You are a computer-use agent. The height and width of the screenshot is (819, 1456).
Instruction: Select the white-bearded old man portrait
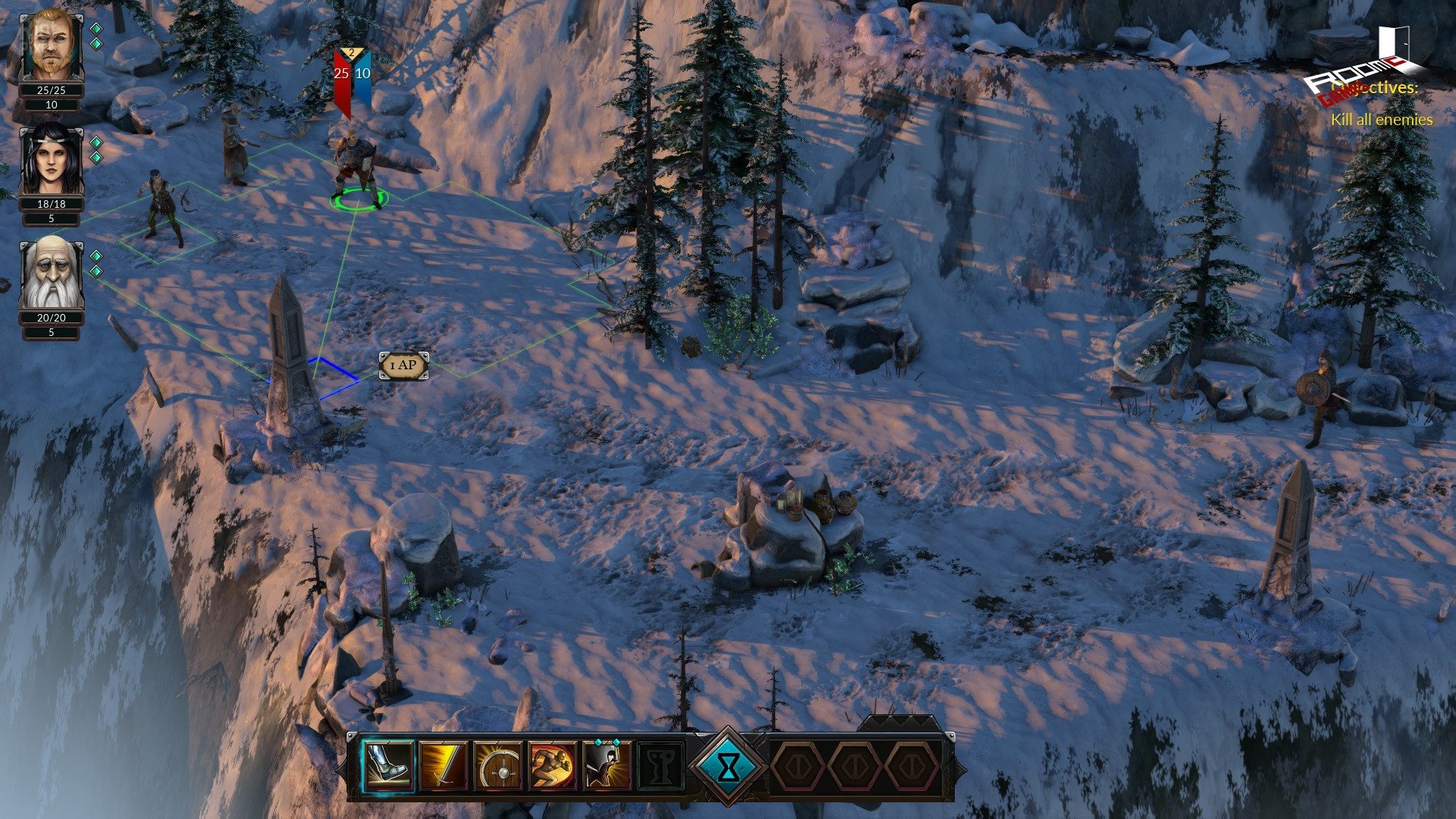51,273
